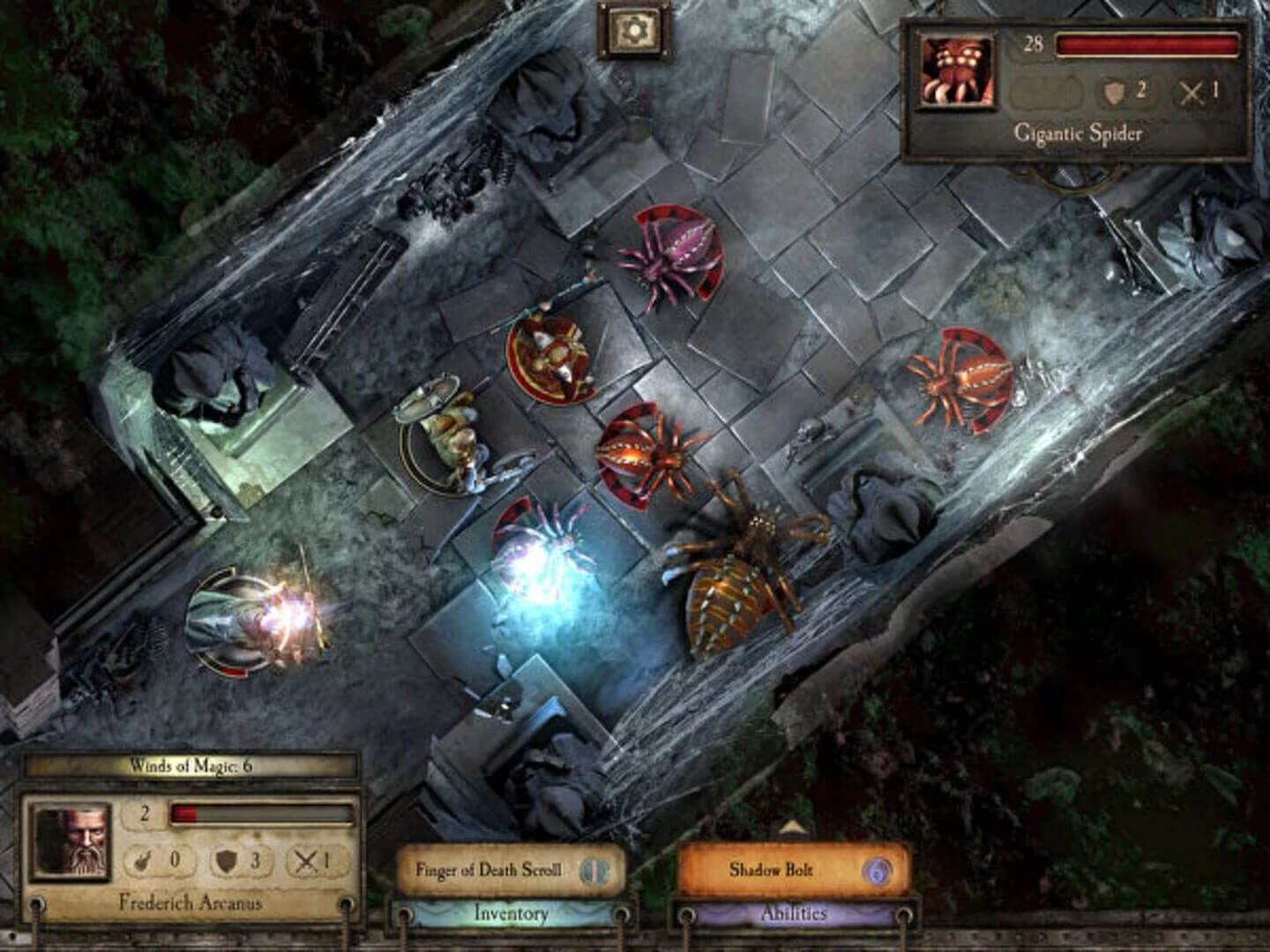This screenshot has height=952, width=1270.
Task: Open the settings gear at the top
Action: (633, 30)
